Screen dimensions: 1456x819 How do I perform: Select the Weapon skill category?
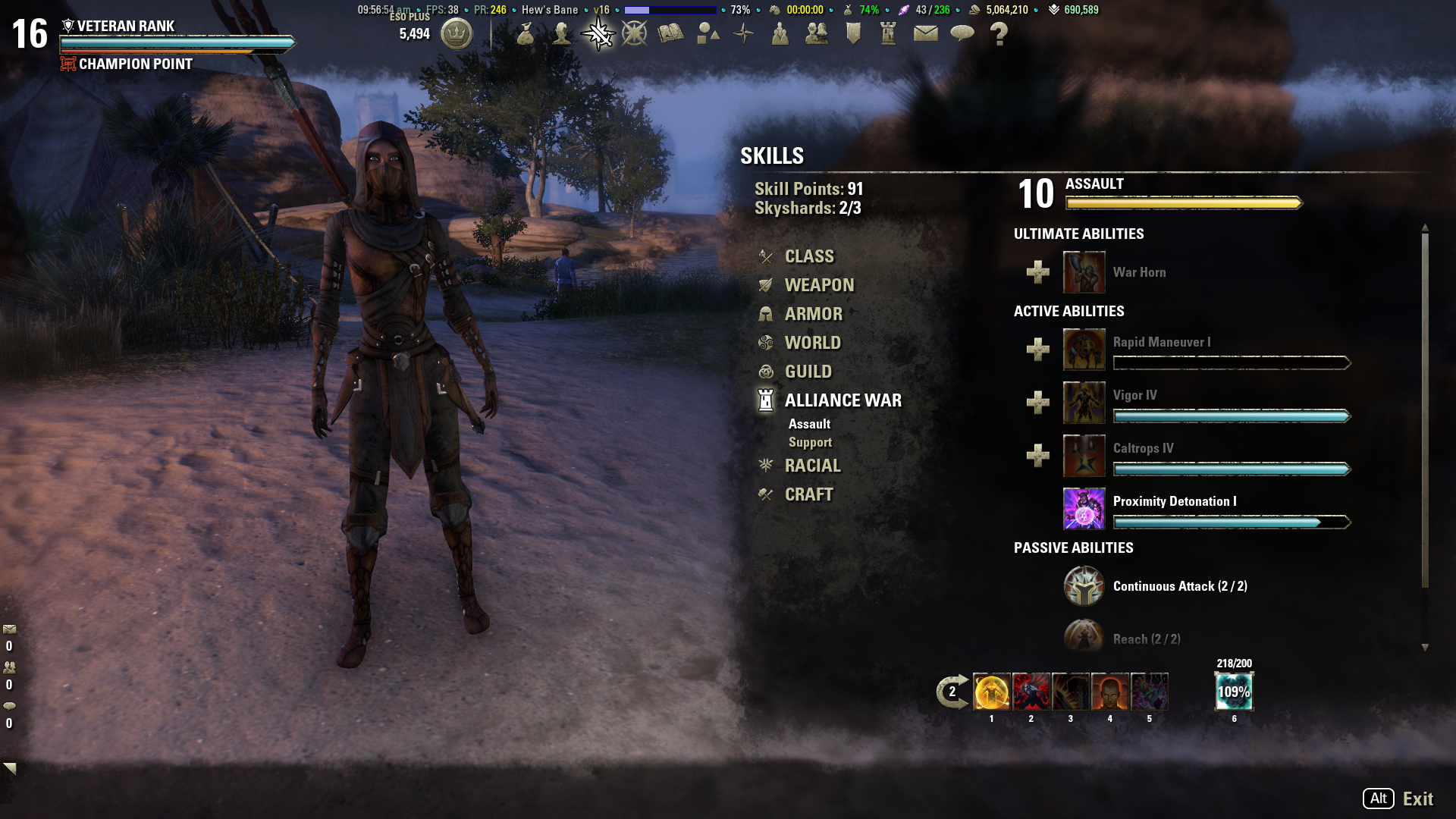point(819,285)
